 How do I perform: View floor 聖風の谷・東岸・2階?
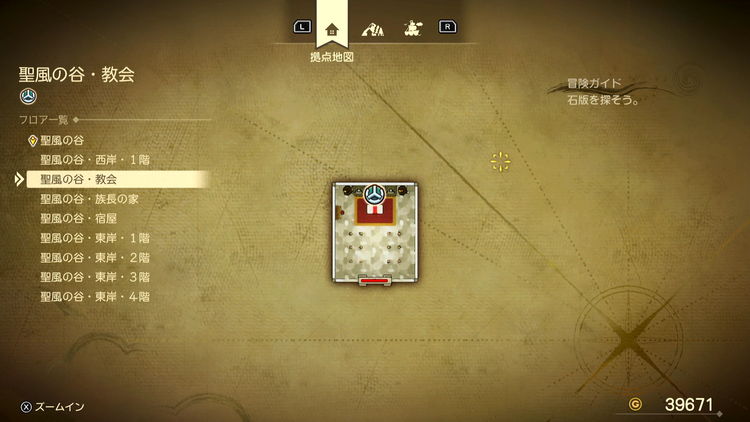click(94, 257)
